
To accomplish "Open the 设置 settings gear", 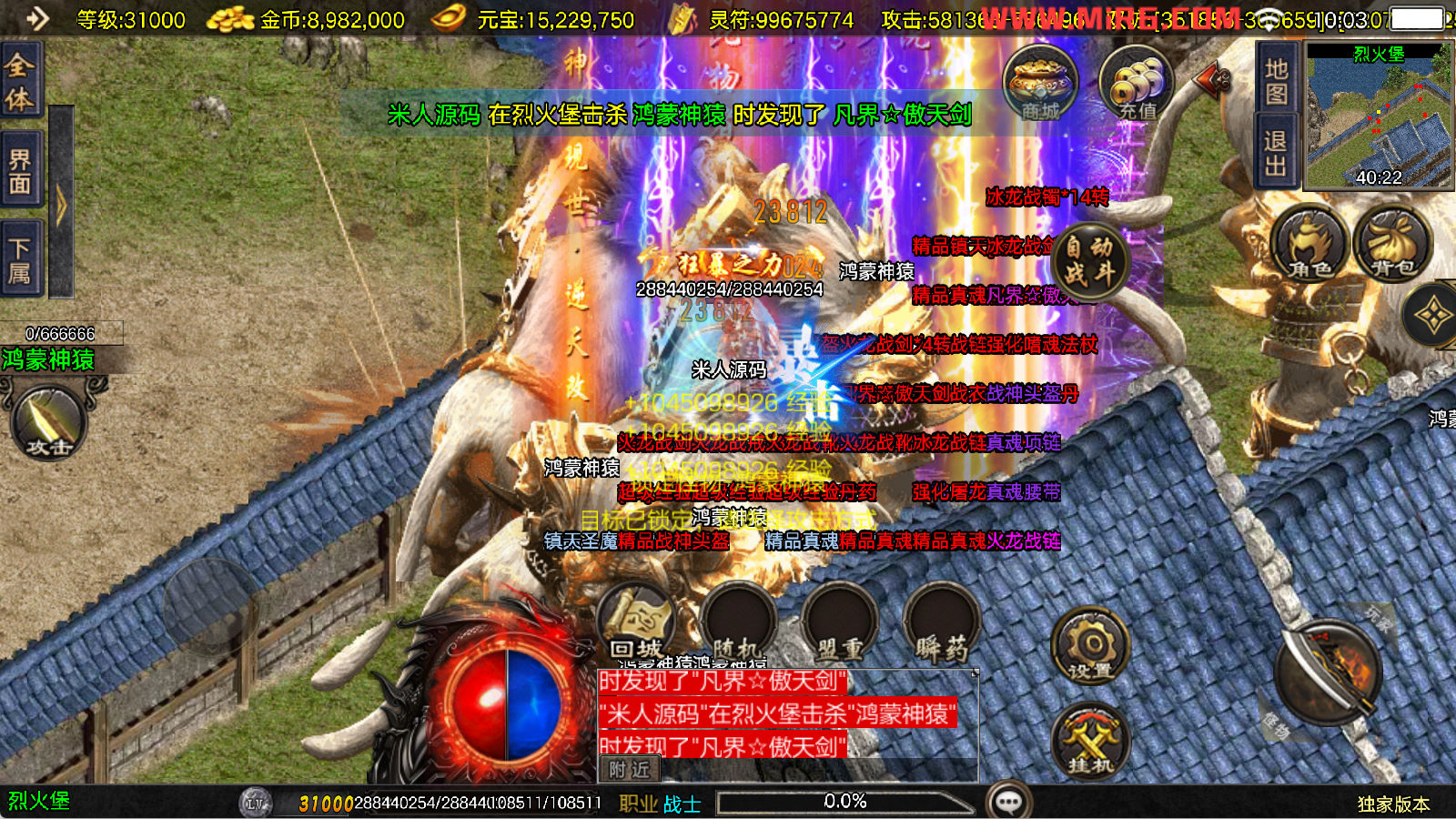I will [x=1090, y=648].
